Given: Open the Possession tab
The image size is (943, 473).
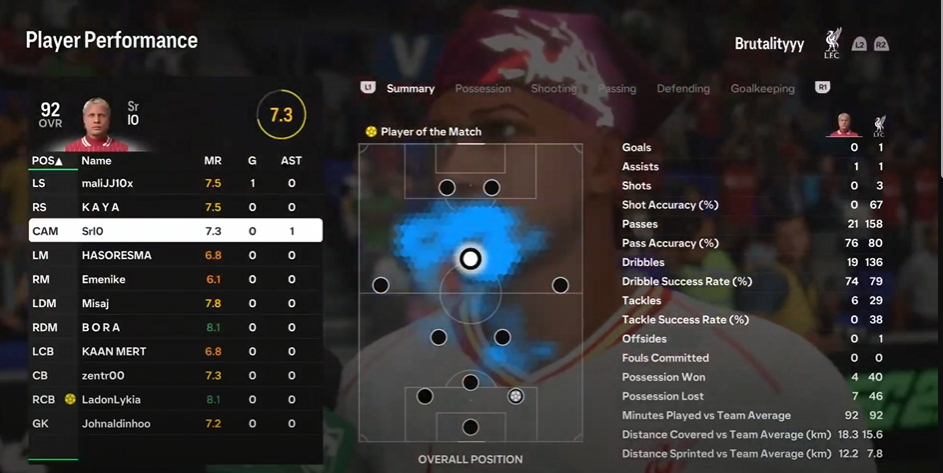Looking at the screenshot, I should pyautogui.click(x=483, y=88).
